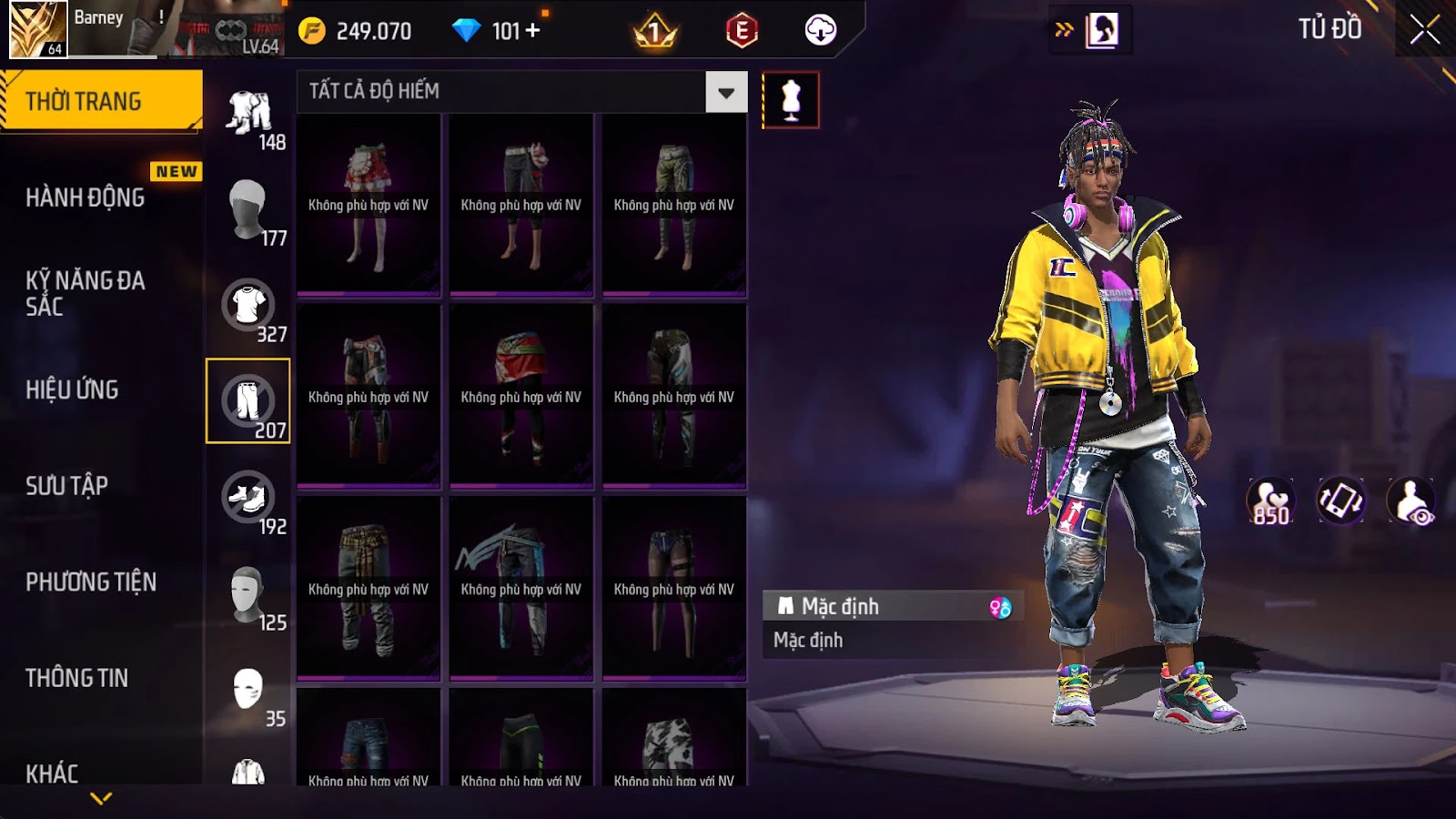The image size is (1456, 819).
Task: Add diamonds with the plus button
Action: click(x=532, y=31)
